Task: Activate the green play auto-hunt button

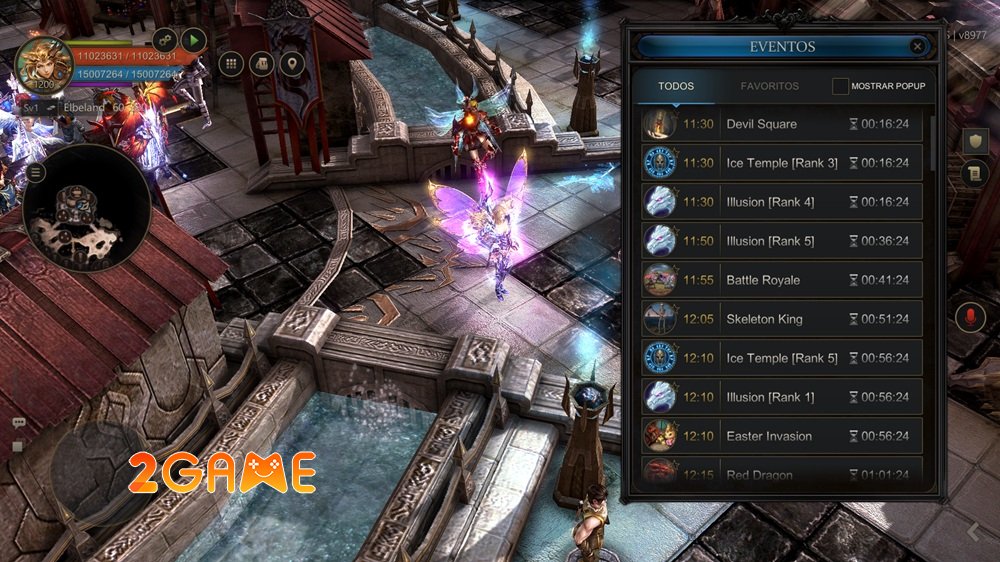Action: (193, 41)
